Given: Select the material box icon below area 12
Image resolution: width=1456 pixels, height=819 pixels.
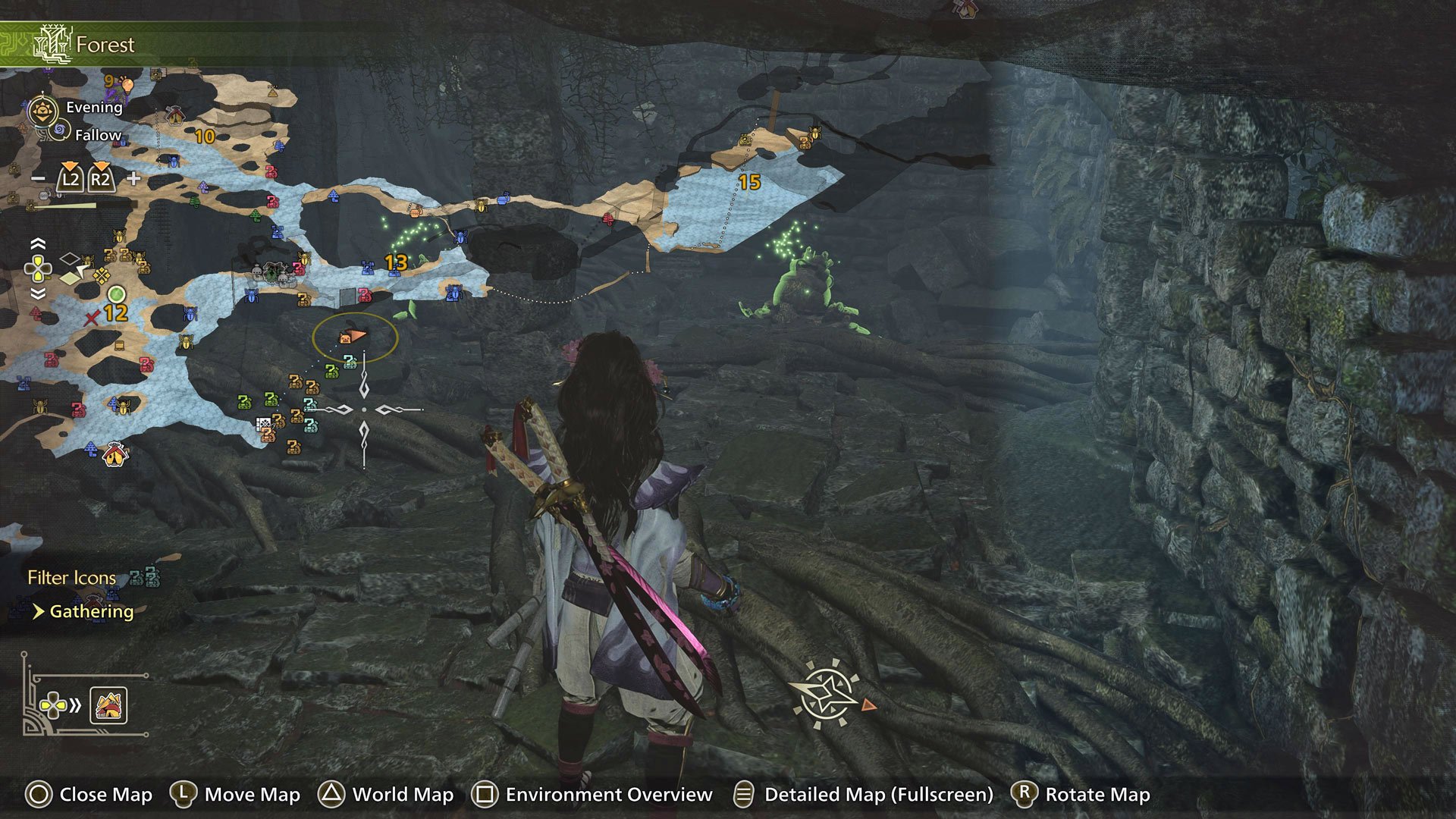Looking at the screenshot, I should point(119,347).
